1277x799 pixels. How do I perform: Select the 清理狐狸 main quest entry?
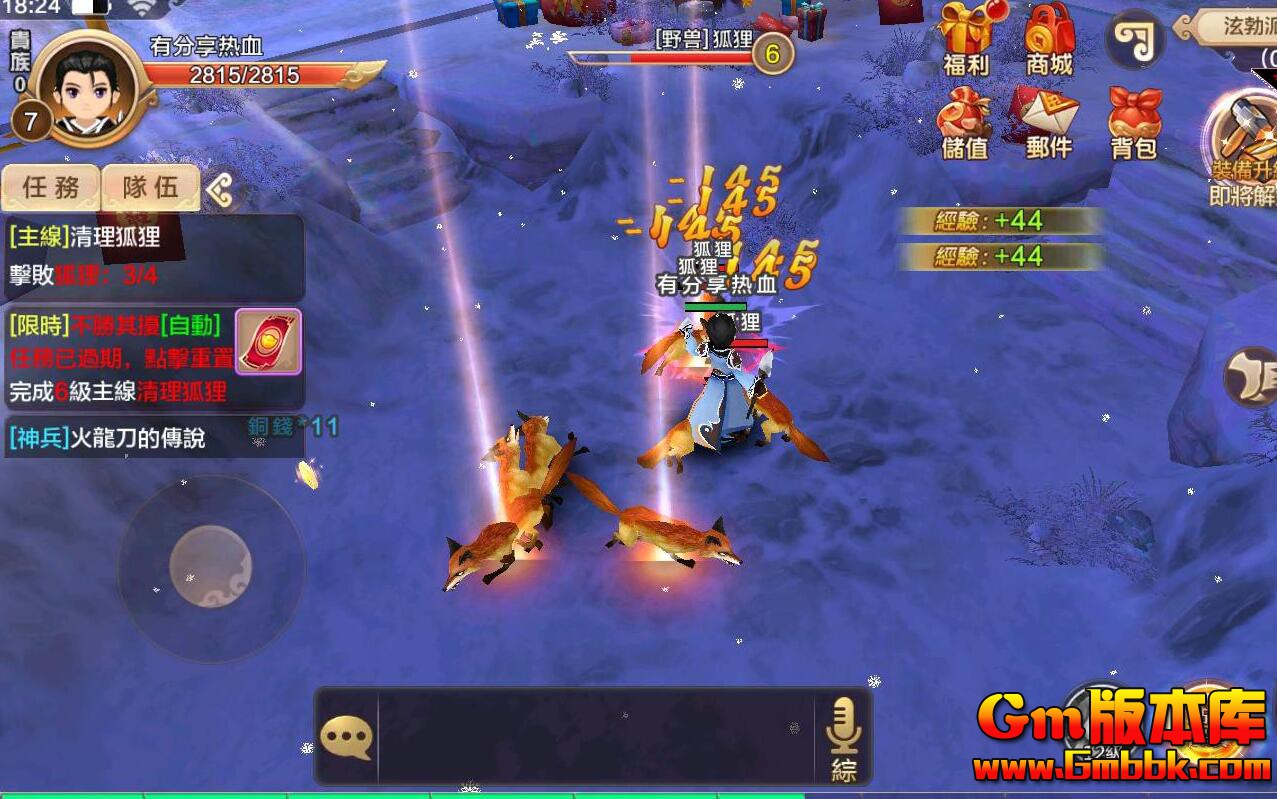pos(150,257)
